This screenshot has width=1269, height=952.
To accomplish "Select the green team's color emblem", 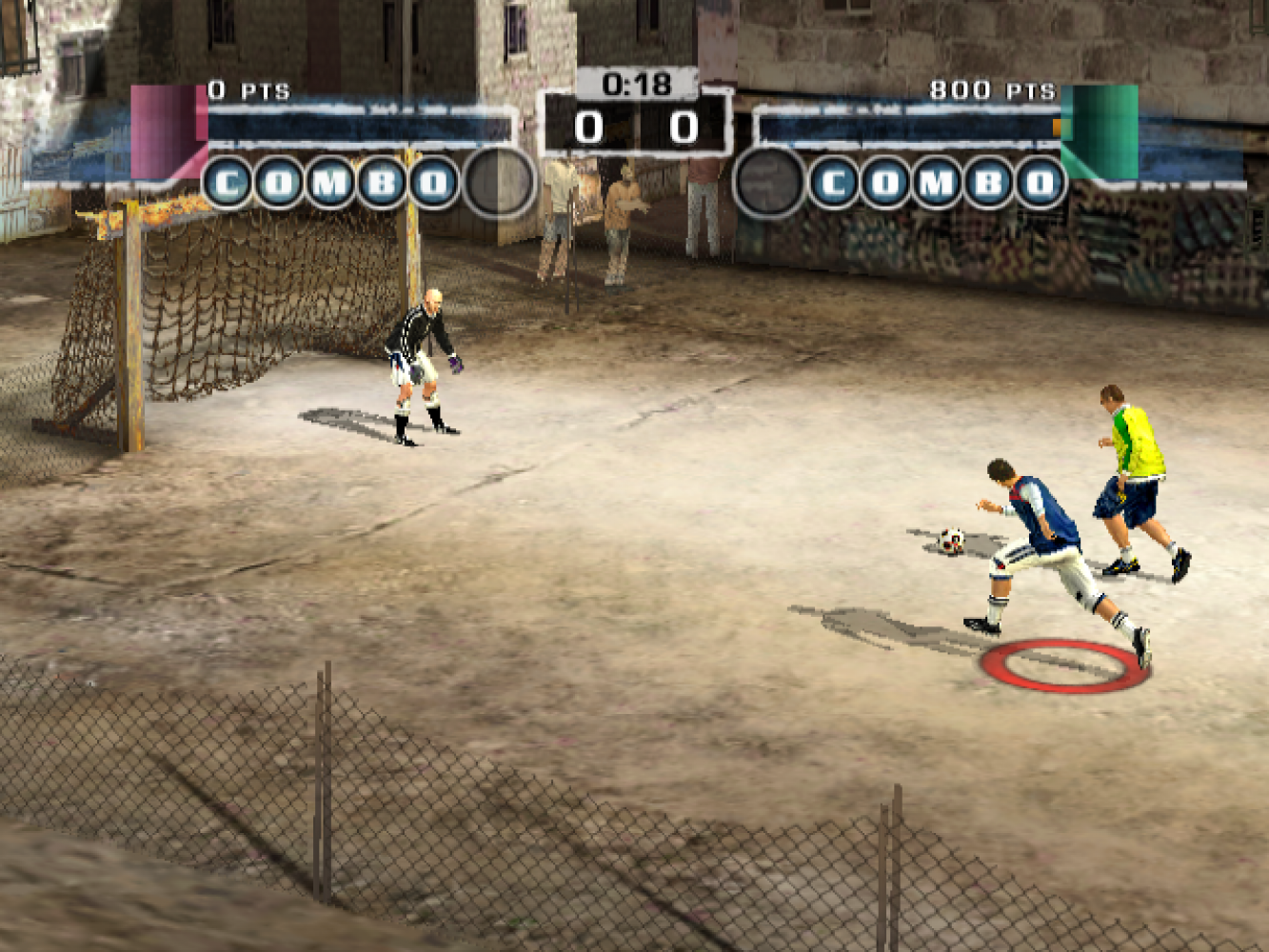I will point(1100,131).
